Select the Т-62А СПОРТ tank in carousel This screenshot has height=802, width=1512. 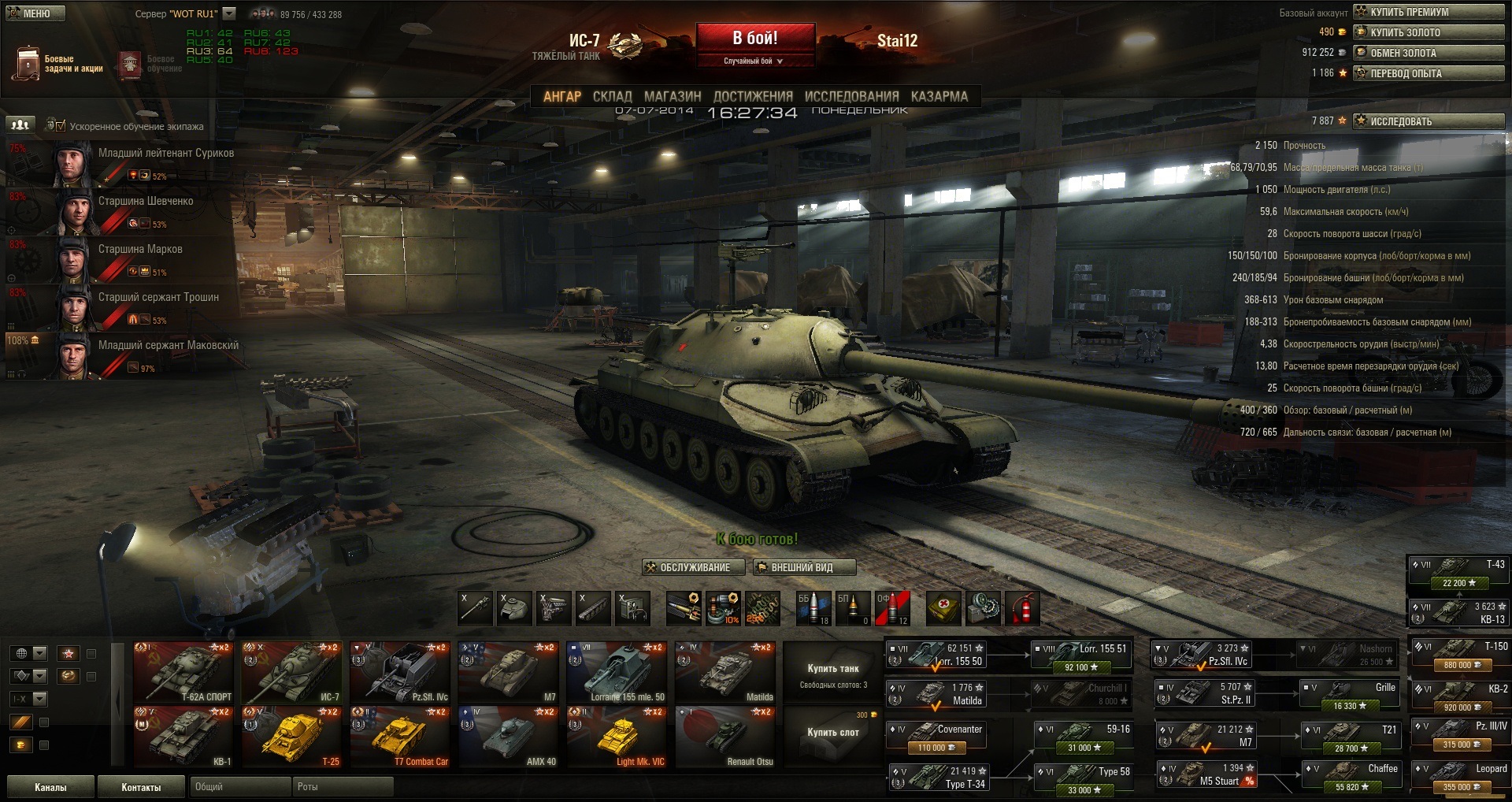click(x=184, y=672)
